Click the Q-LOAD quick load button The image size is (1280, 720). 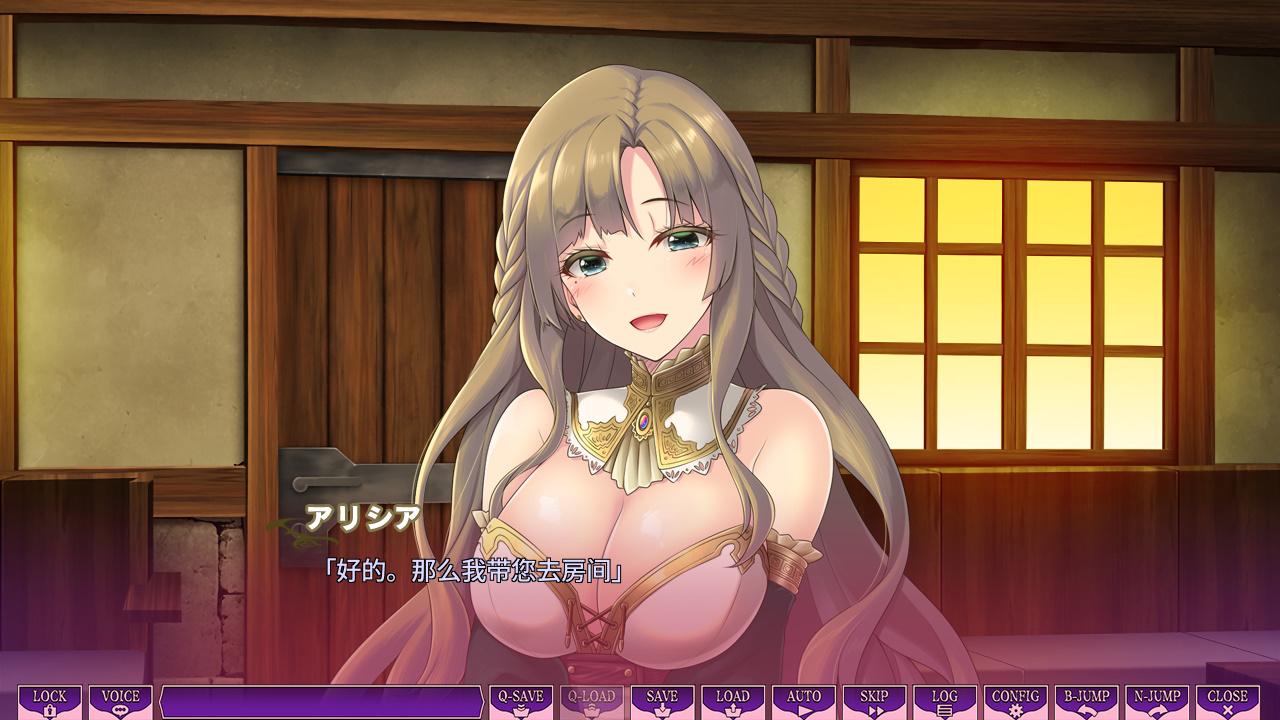[591, 702]
